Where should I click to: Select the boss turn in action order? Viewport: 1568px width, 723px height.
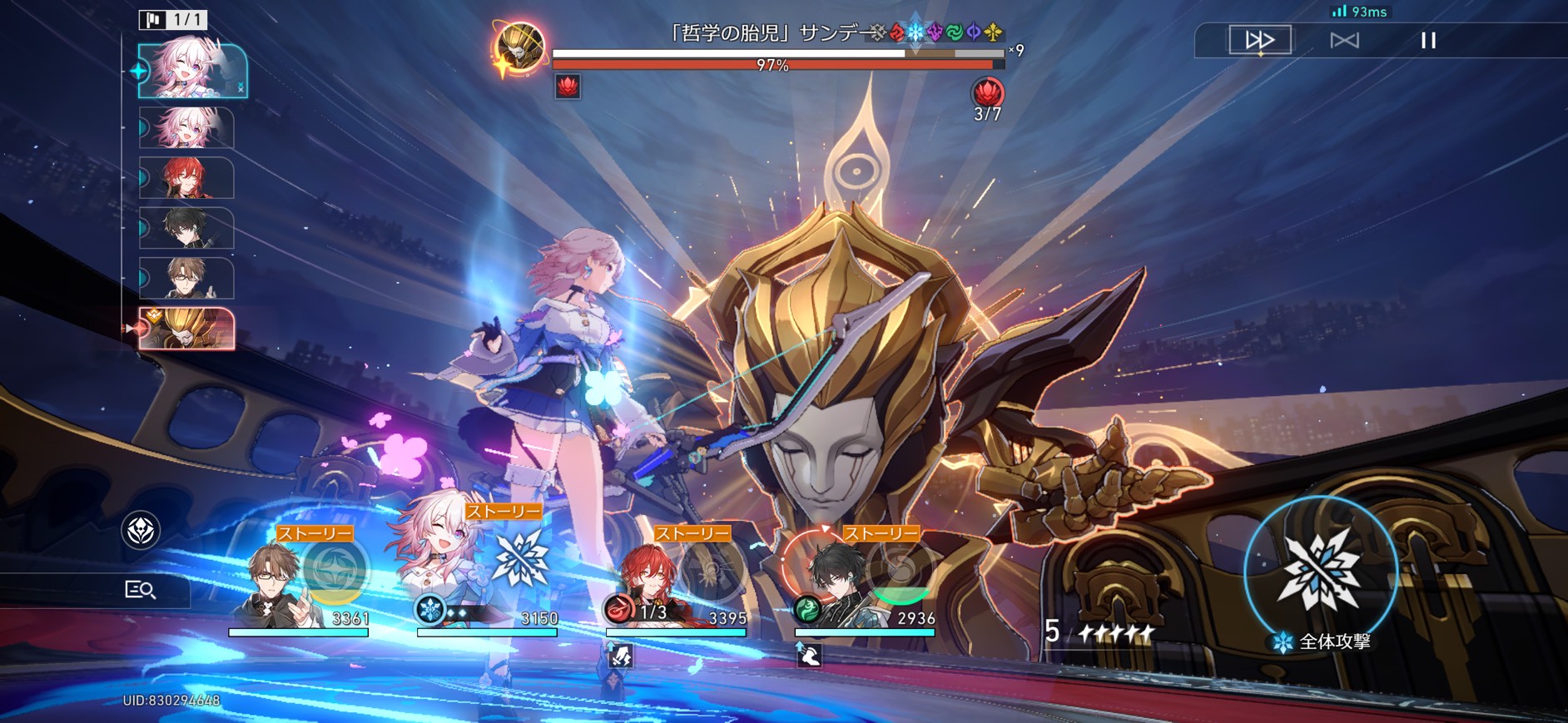pos(186,329)
